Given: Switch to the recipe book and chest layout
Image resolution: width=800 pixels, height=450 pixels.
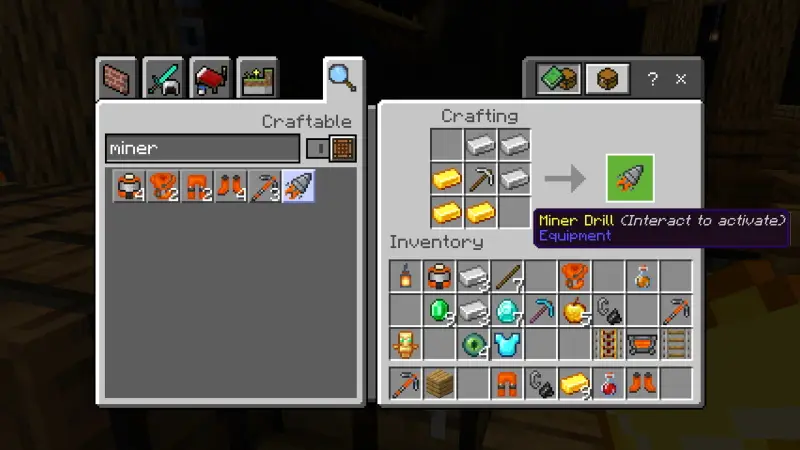Looking at the screenshot, I should point(557,79).
